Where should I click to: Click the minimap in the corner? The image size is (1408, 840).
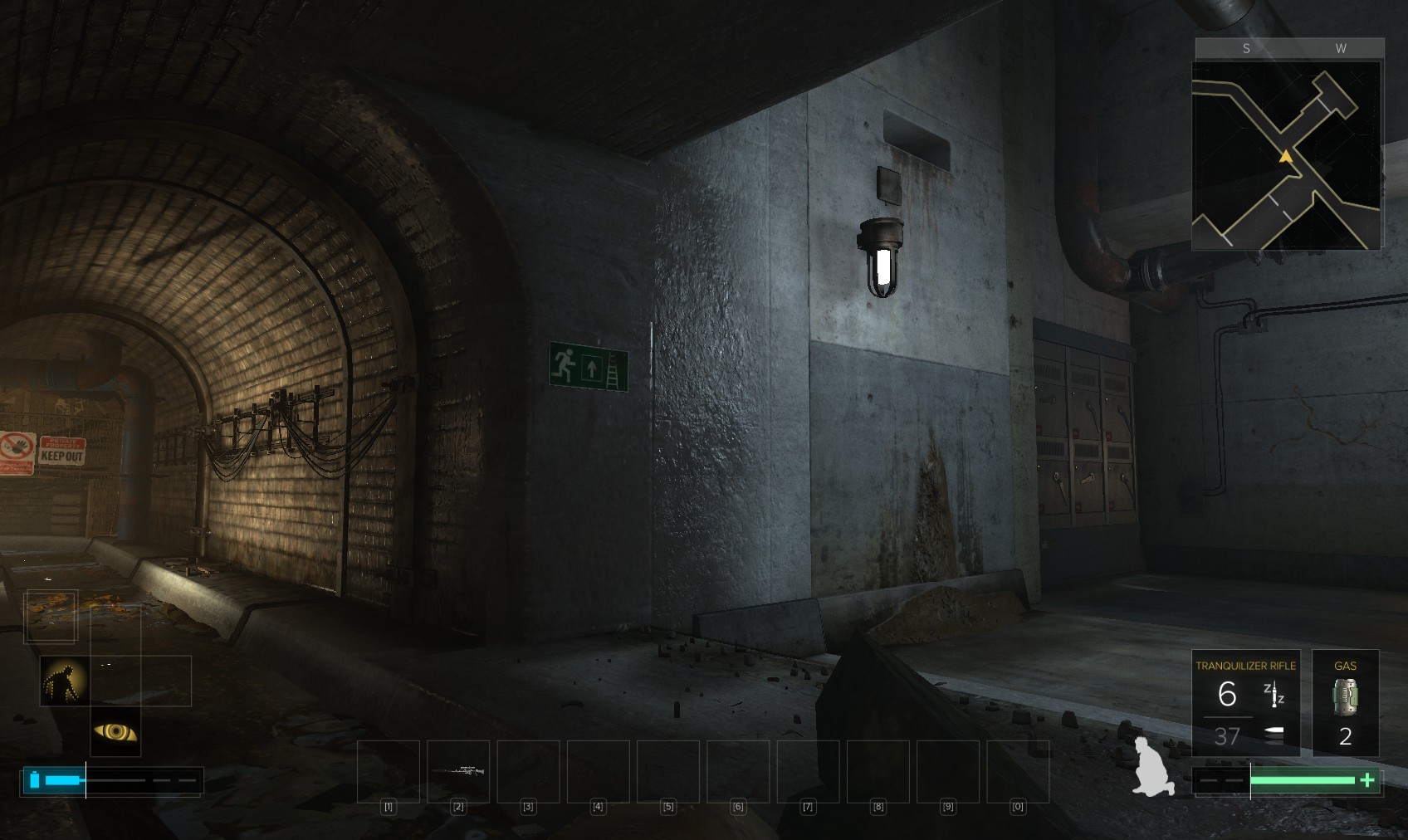pyautogui.click(x=1286, y=154)
